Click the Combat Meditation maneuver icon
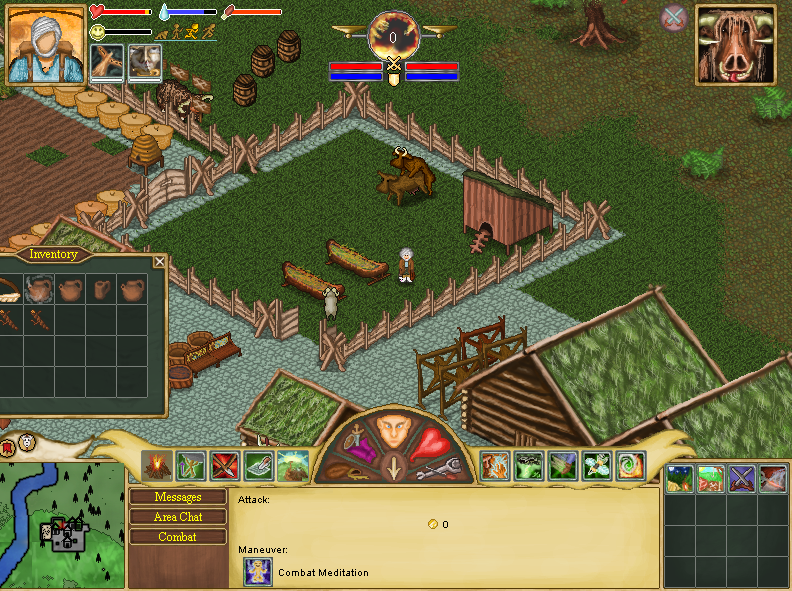Screen dimensions: 792x591 coord(258,572)
